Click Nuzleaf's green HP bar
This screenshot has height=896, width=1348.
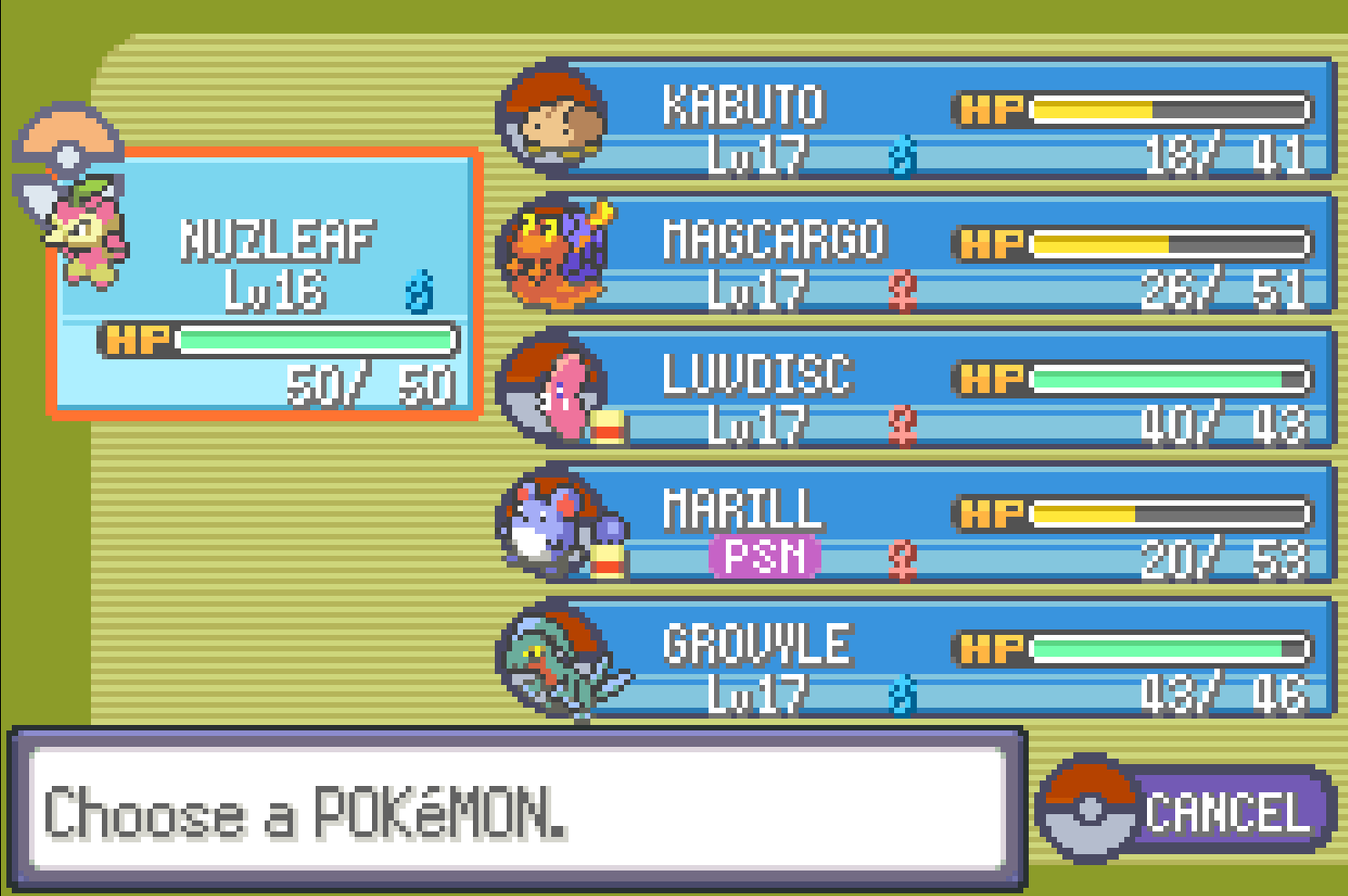click(x=318, y=343)
